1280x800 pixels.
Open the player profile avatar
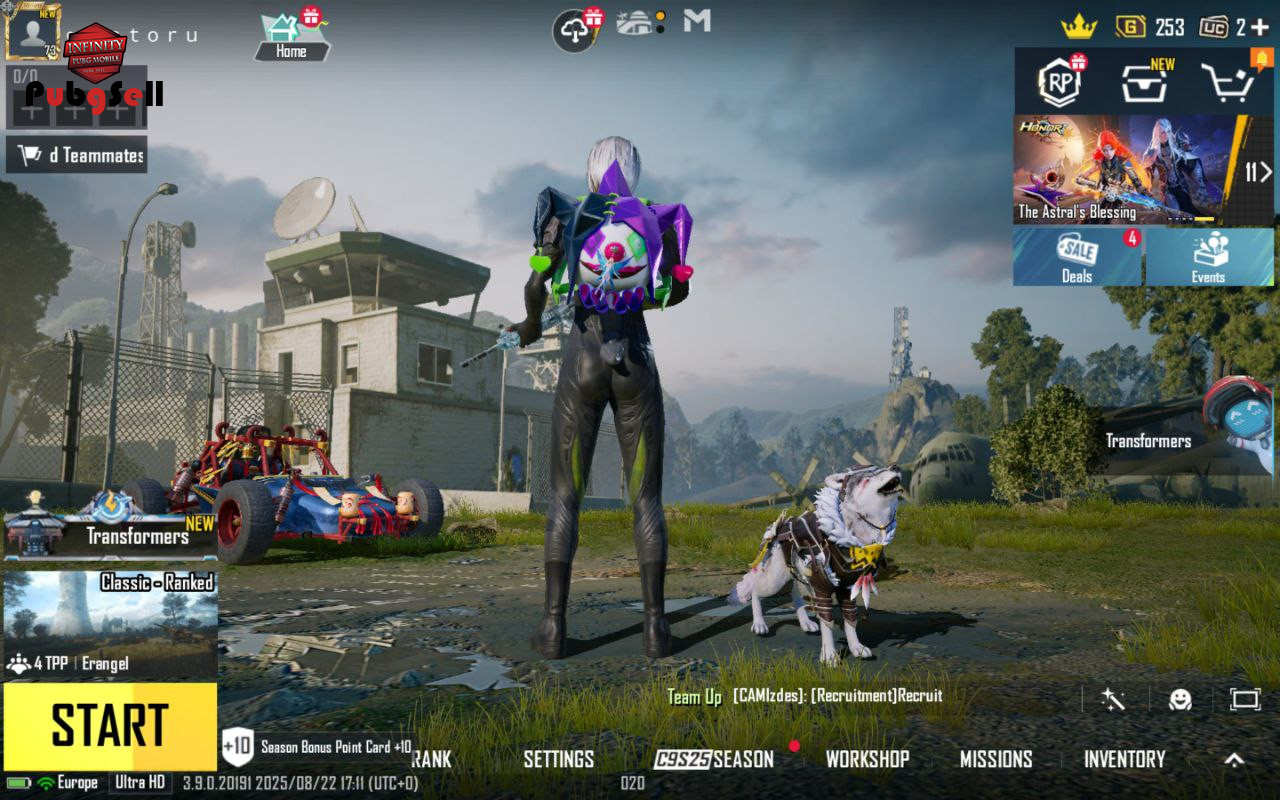33,32
